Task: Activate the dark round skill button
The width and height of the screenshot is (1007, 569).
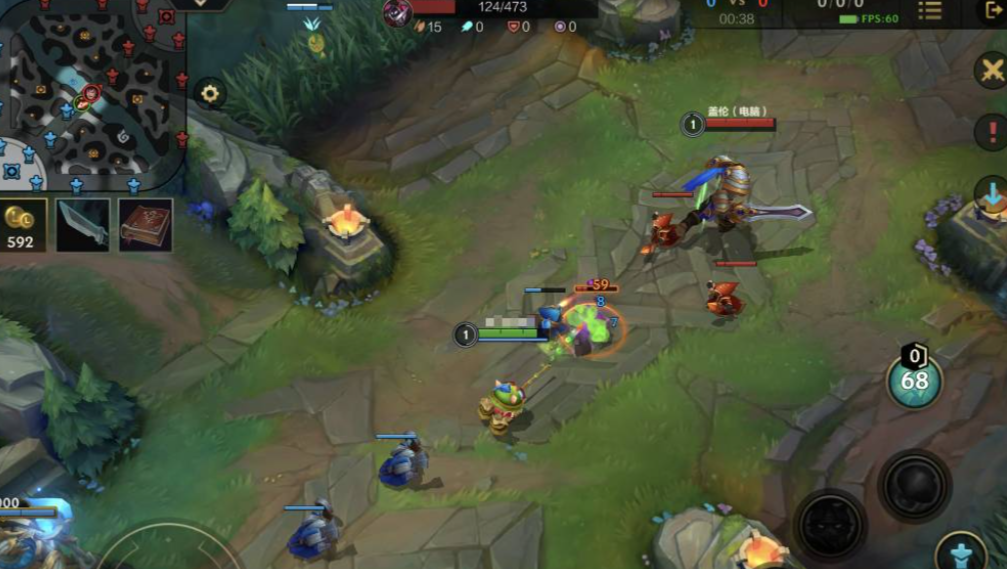Action: (x=914, y=487)
